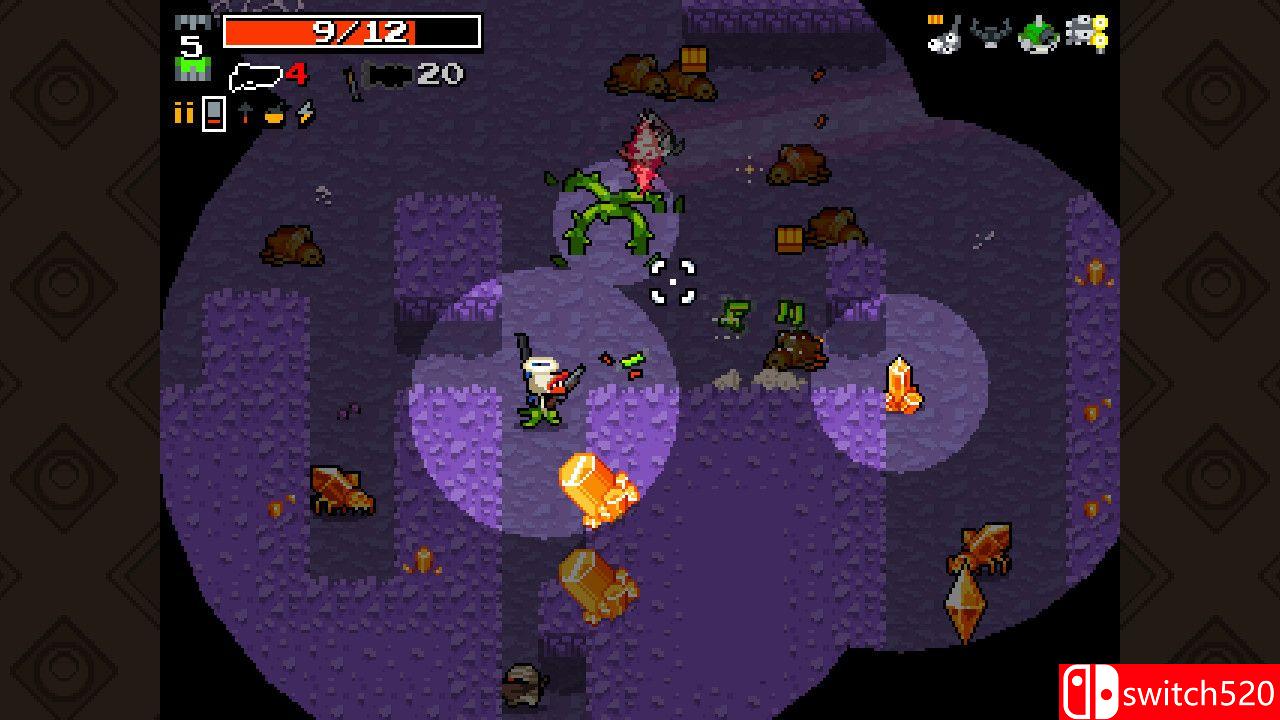This screenshot has width=1280, height=720.
Task: Click the ammo pickup counter above the mutation icons
Action: (935, 18)
